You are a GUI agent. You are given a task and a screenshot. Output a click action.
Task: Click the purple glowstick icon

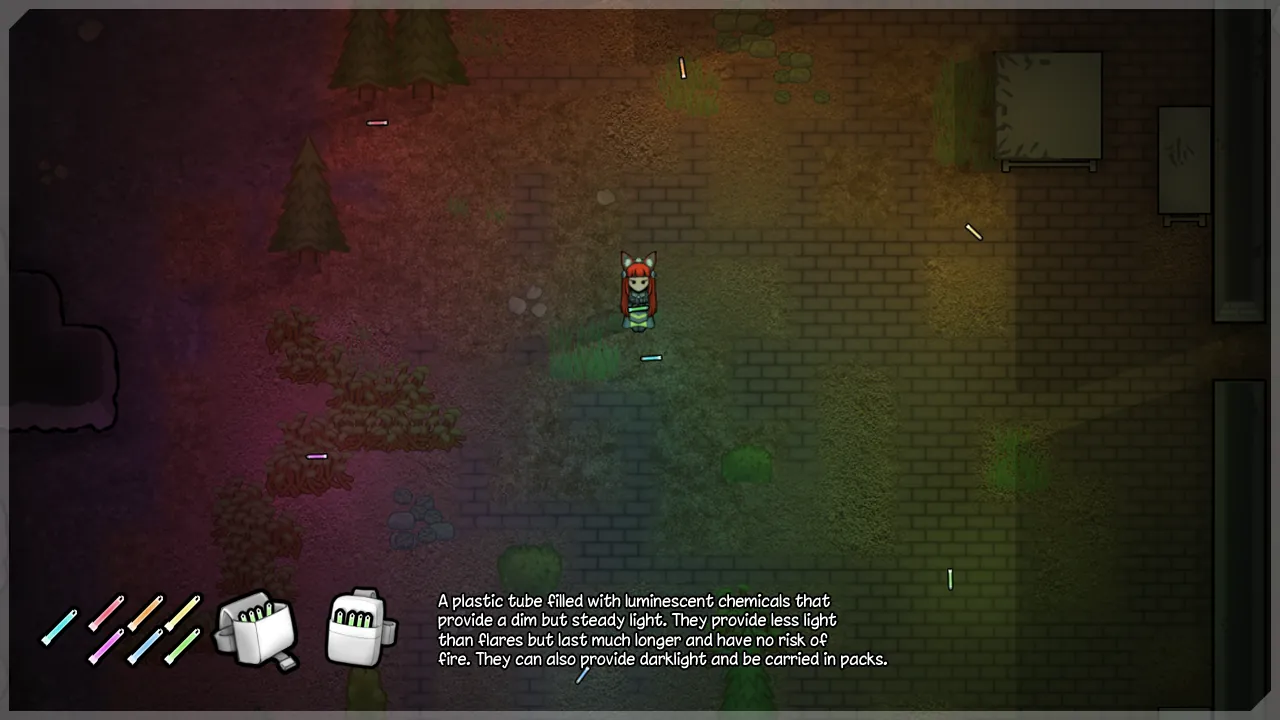(106, 647)
